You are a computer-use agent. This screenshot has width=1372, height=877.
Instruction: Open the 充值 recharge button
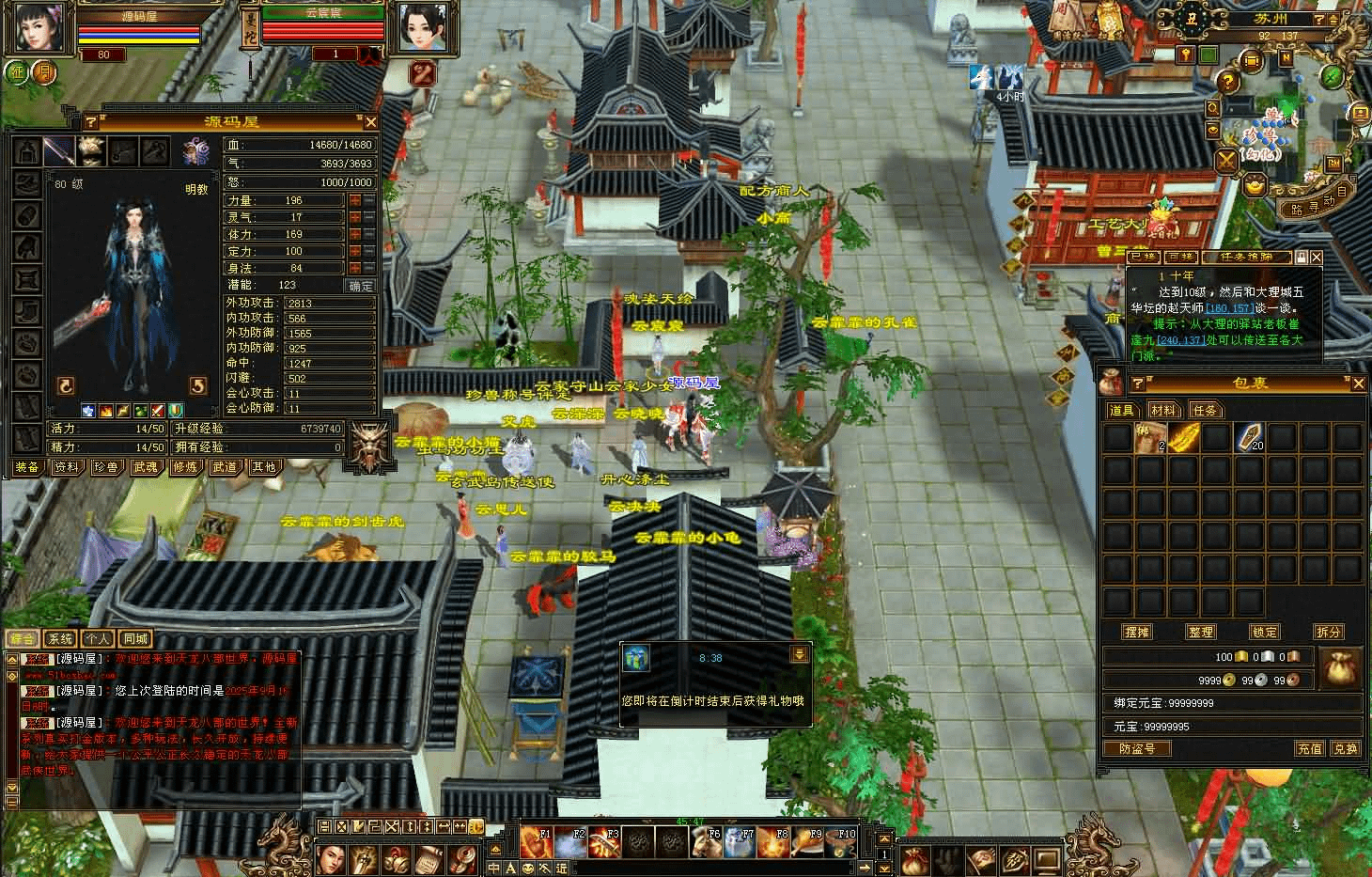click(1310, 749)
